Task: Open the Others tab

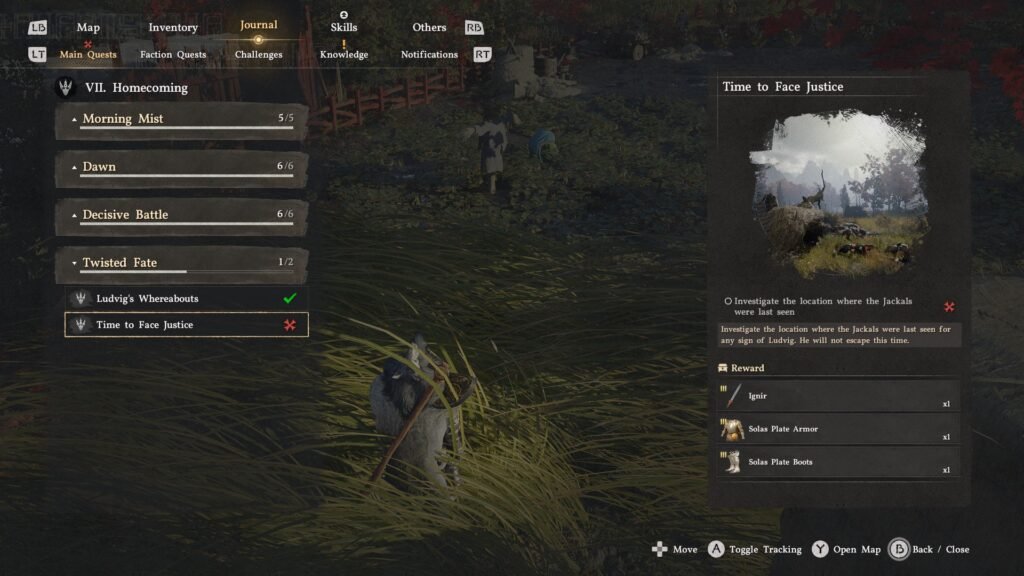Action: pyautogui.click(x=429, y=27)
